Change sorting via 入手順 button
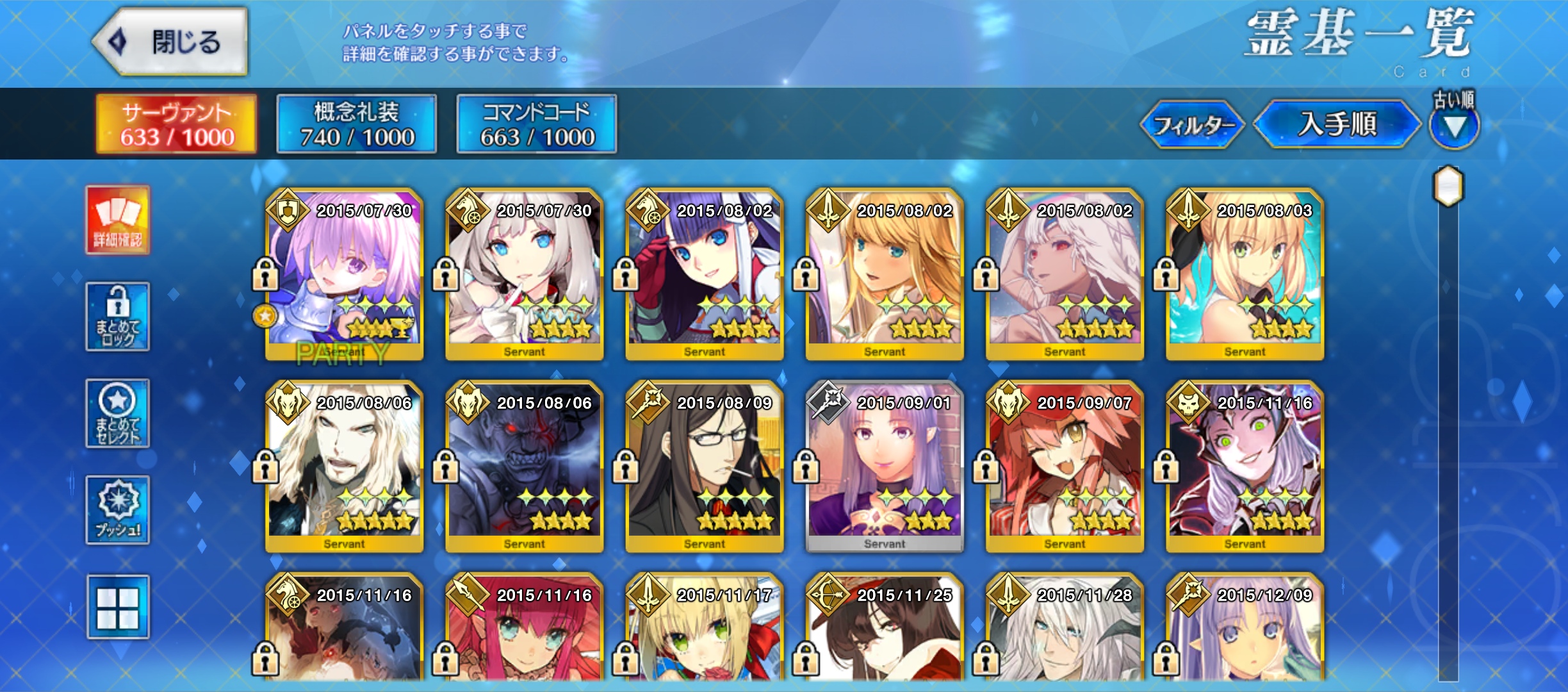Image resolution: width=1568 pixels, height=692 pixels. [x=1337, y=124]
